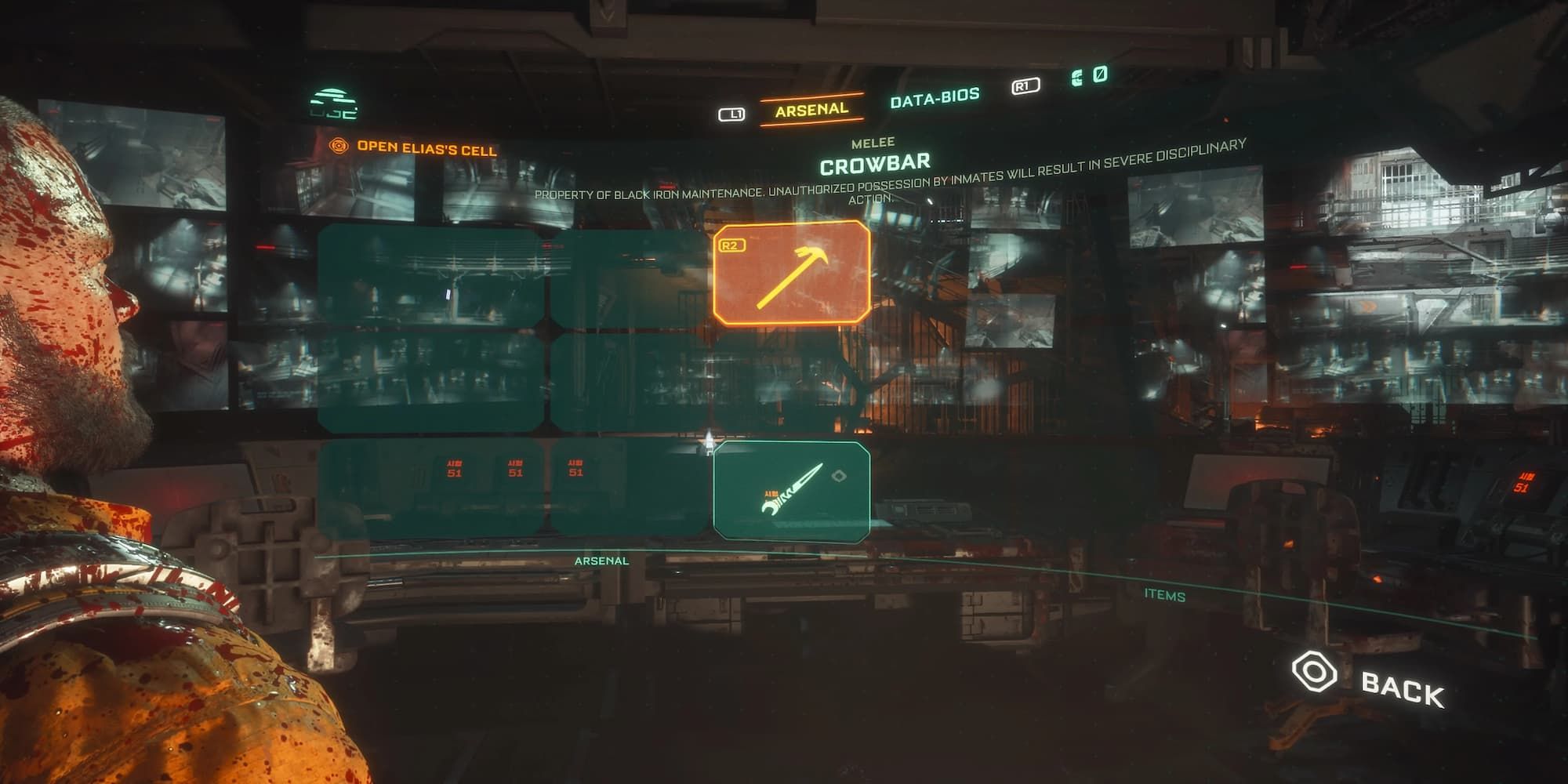
Task: Click the L1 shoulder button prompt icon
Action: [x=734, y=112]
